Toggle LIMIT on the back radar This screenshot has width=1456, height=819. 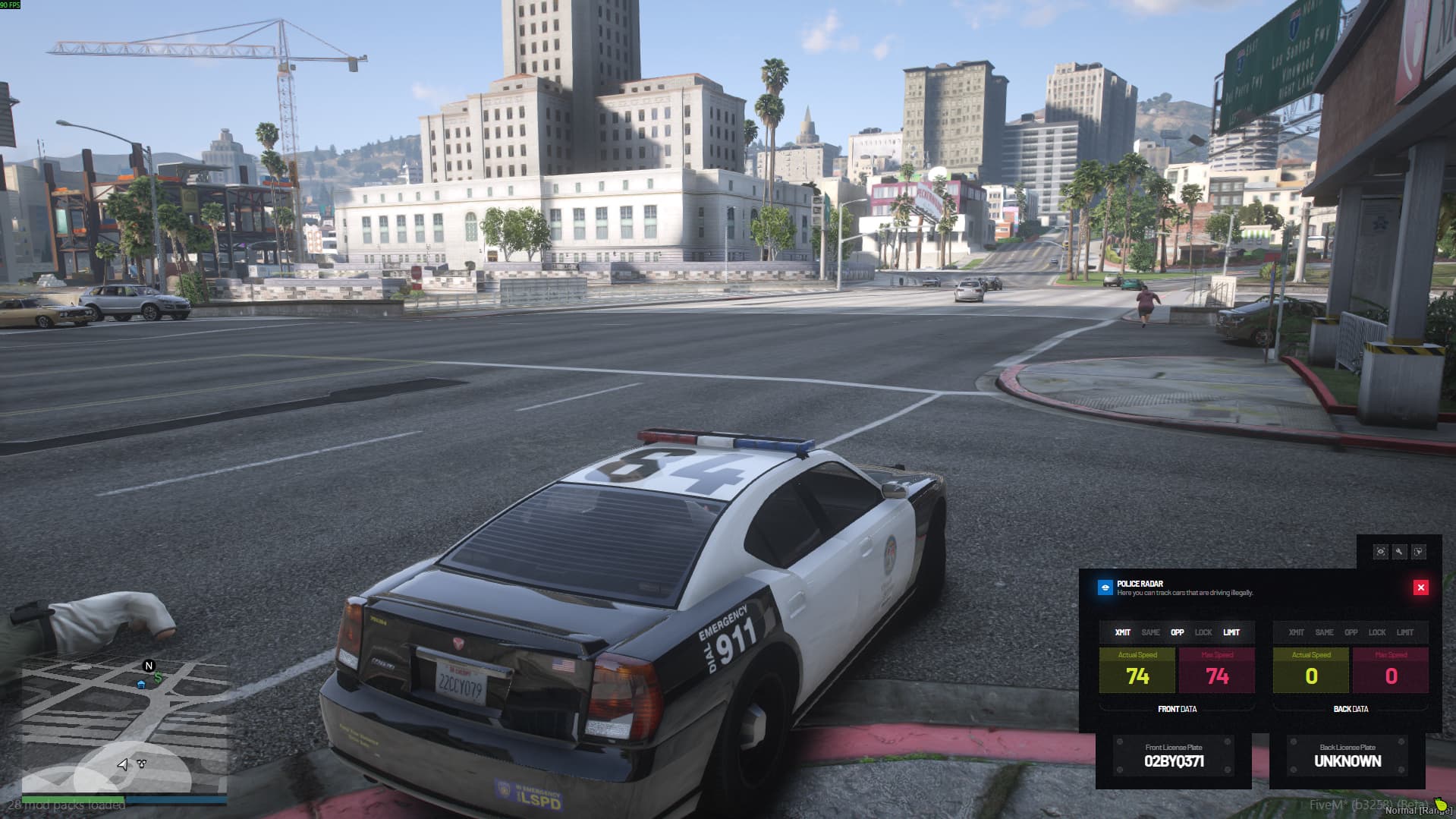point(1405,632)
